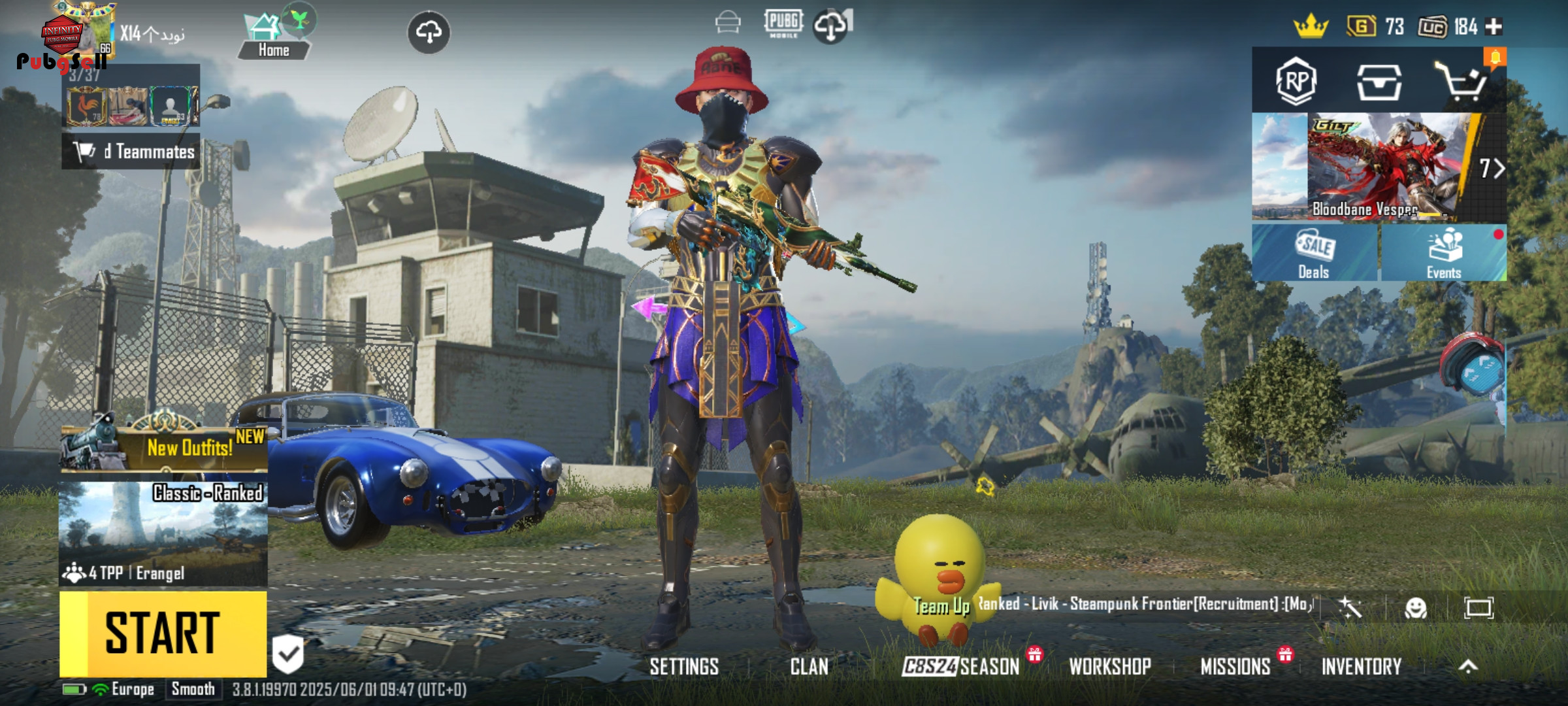1568x706 pixels.
Task: Invite teammates via the Teammates button
Action: coord(132,152)
